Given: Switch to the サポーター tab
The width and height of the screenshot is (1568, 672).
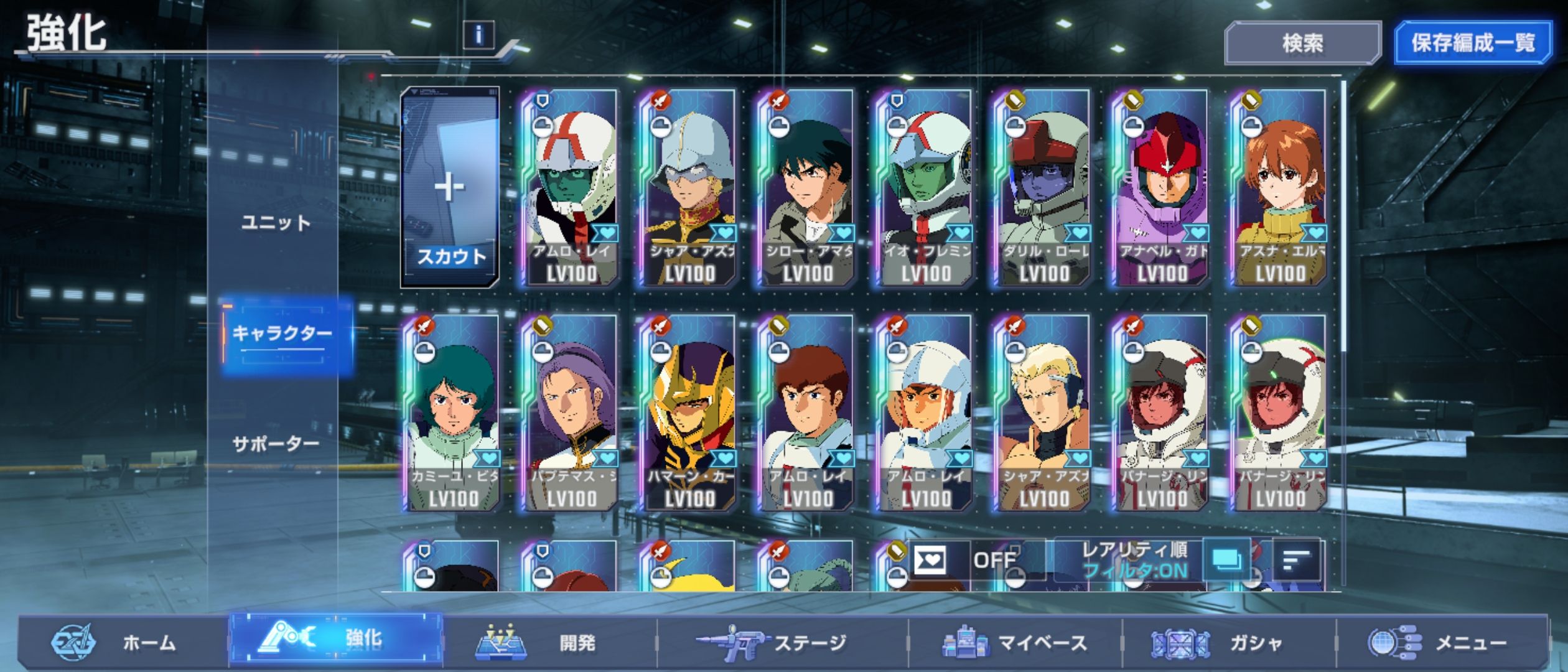Looking at the screenshot, I should point(276,444).
